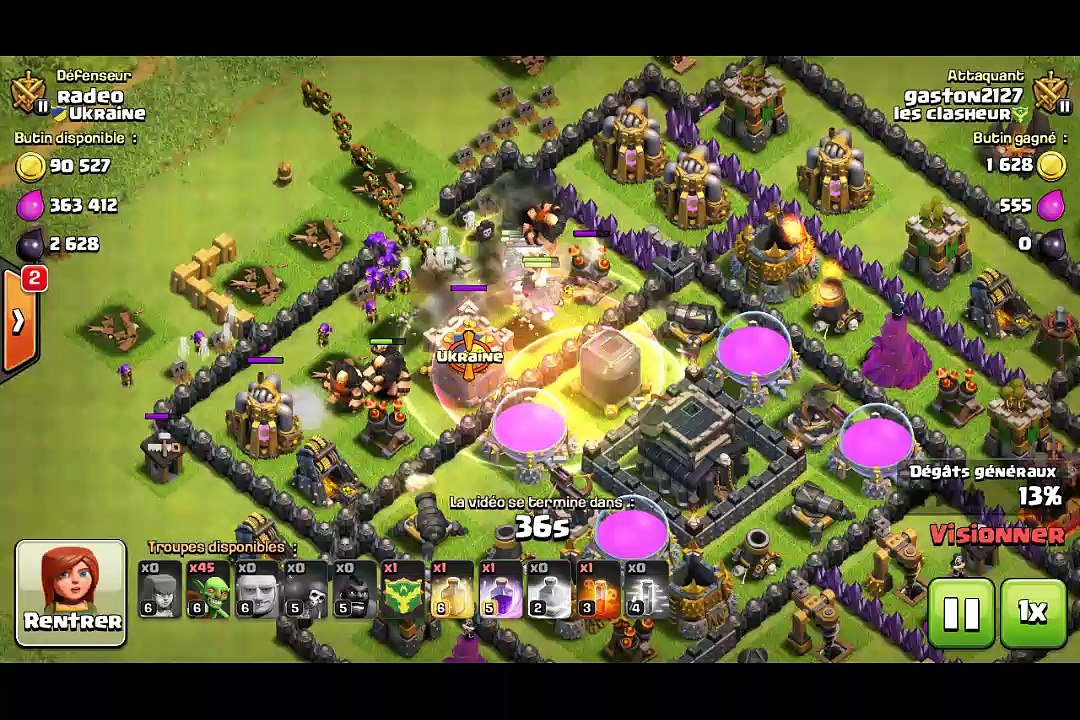Pause the replay playback

point(961,613)
